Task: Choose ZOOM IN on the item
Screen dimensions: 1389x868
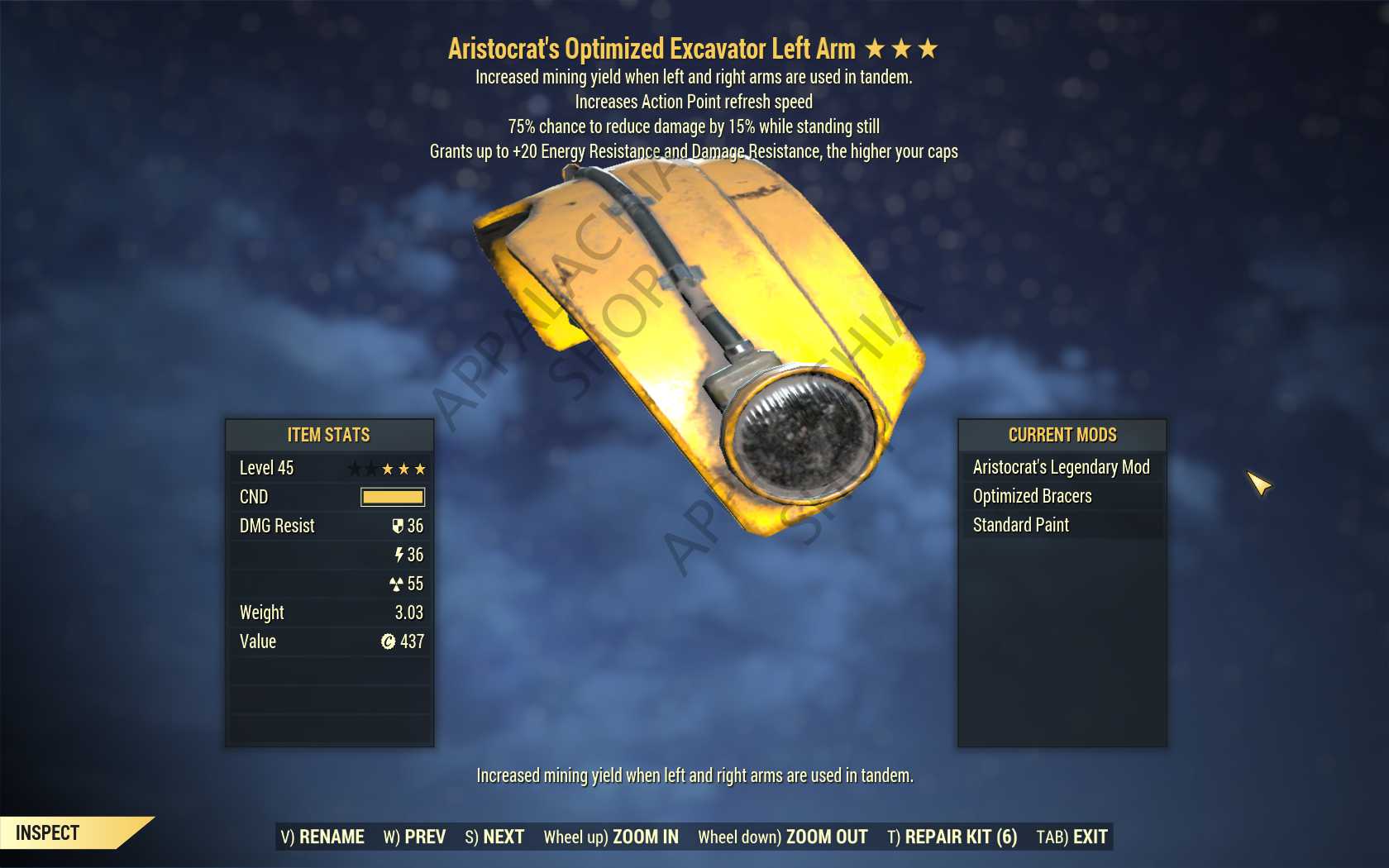Action: (611, 837)
